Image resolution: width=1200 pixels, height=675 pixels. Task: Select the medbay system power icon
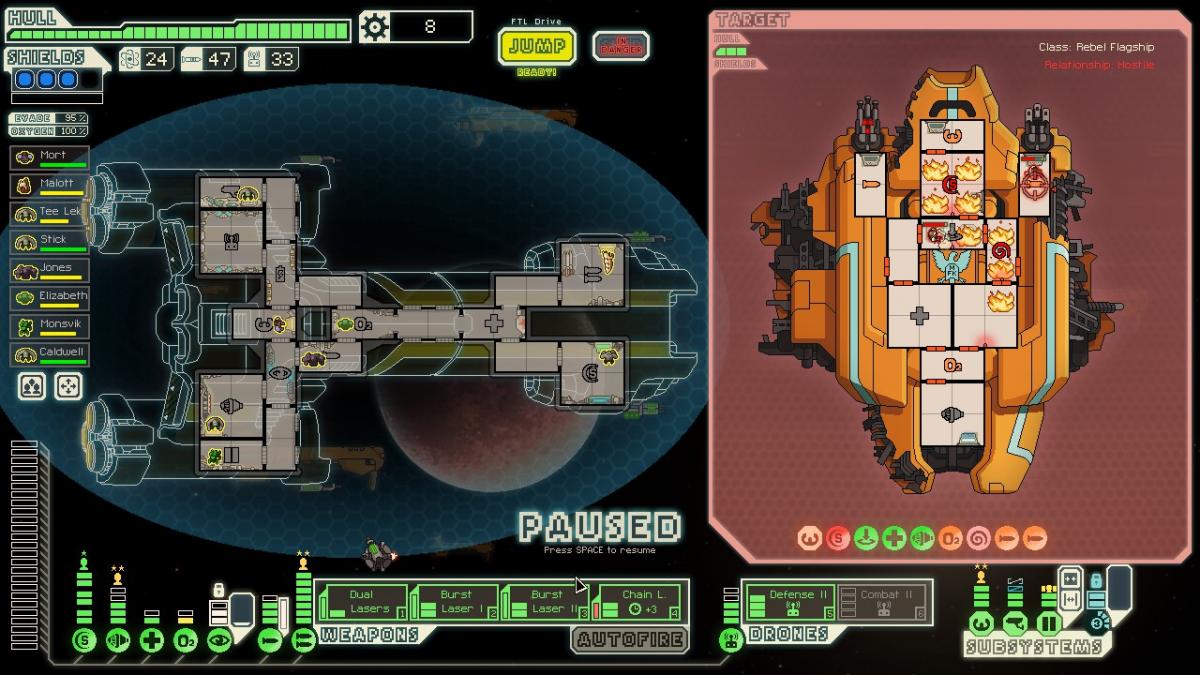click(x=151, y=641)
